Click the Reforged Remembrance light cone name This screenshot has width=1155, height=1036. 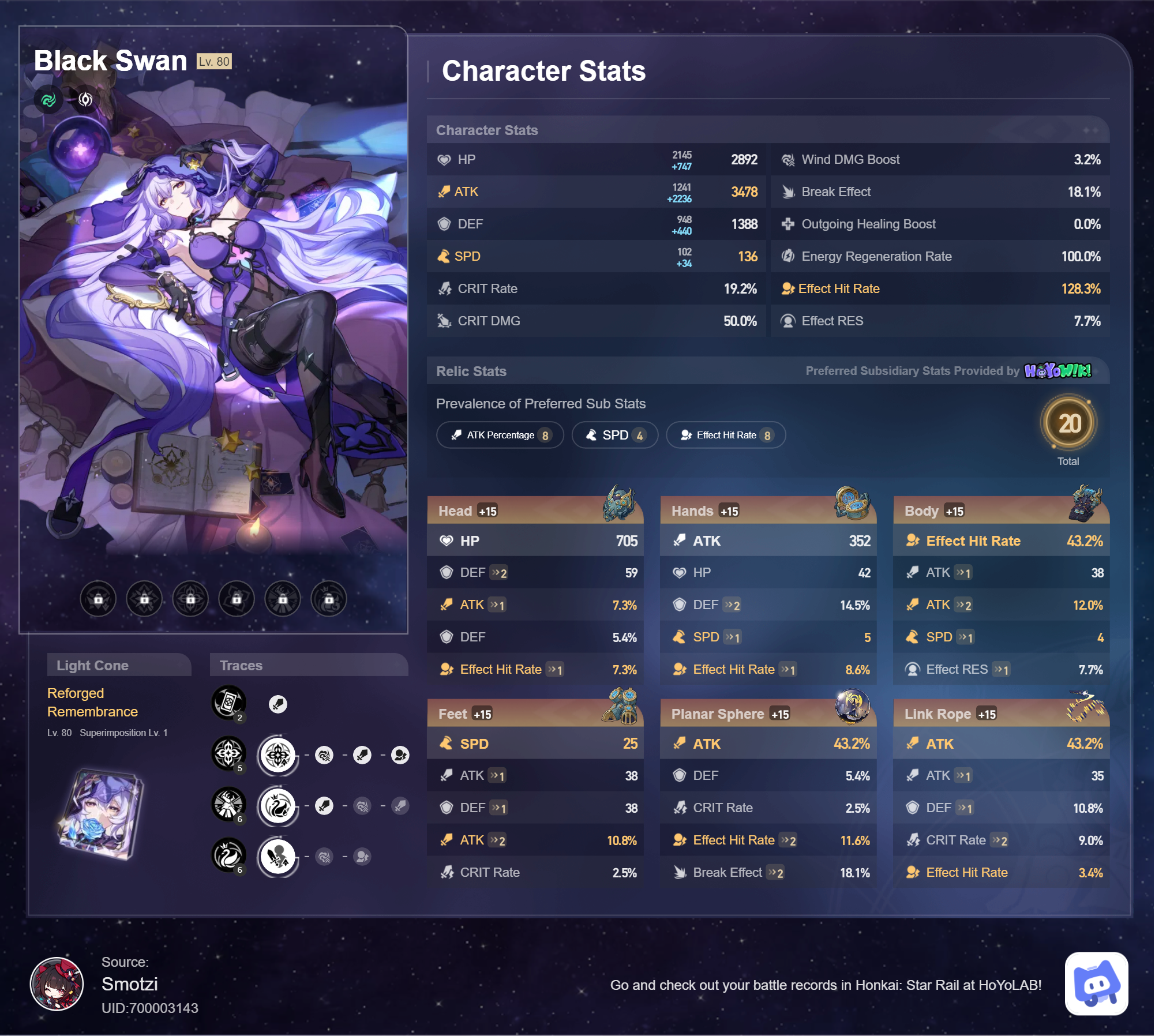pyautogui.click(x=92, y=702)
